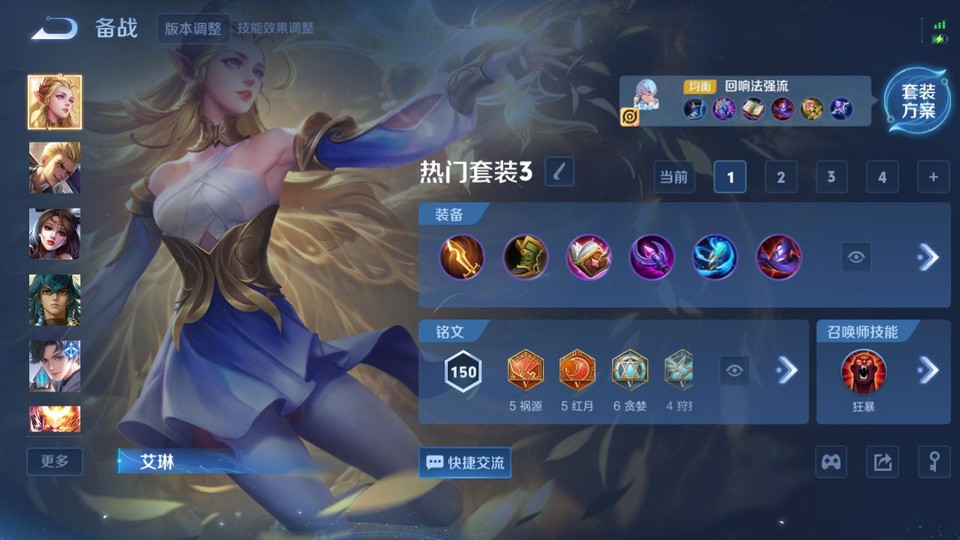This screenshot has height=540, width=960.
Task: Switch to the 技能效果调整 tab
Action: pos(275,28)
